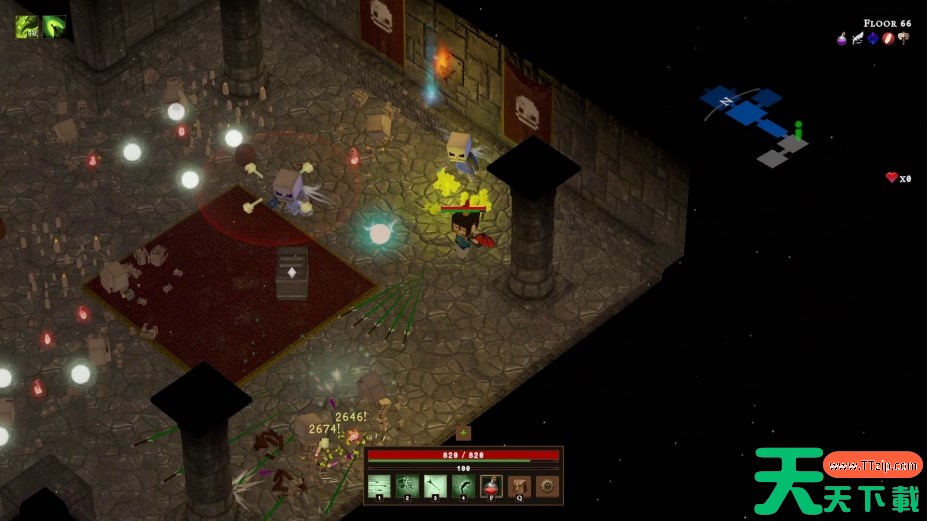The height and width of the screenshot is (521, 927).
Task: Use the green burst skill in slot 2
Action: [407, 487]
